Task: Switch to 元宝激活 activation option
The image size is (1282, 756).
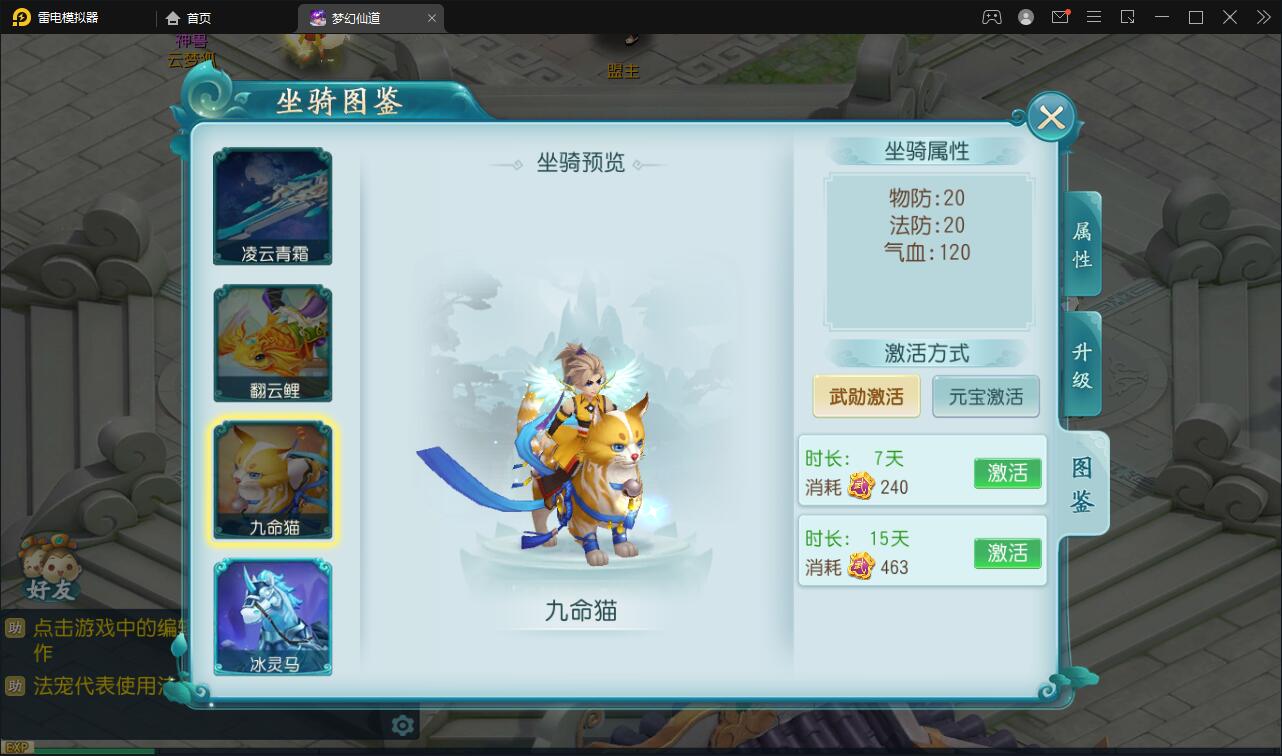Action: [x=986, y=396]
